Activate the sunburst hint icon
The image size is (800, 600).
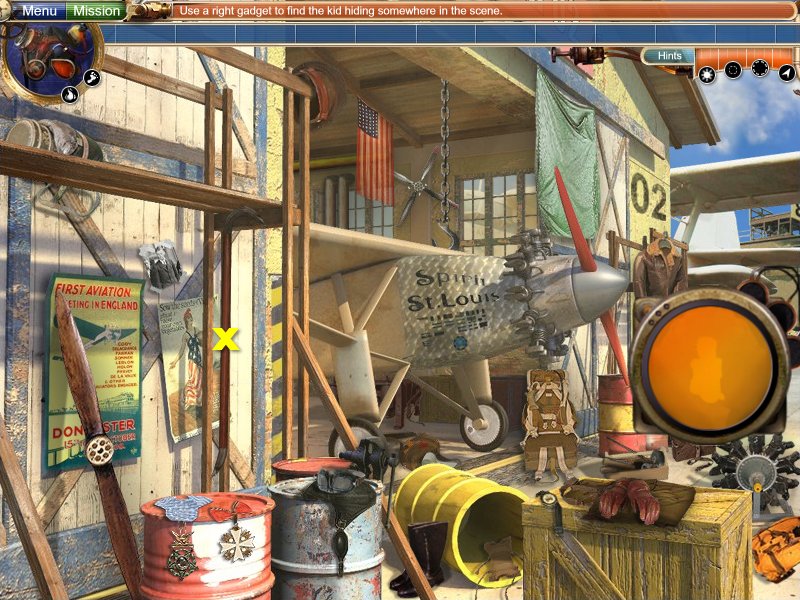(707, 72)
